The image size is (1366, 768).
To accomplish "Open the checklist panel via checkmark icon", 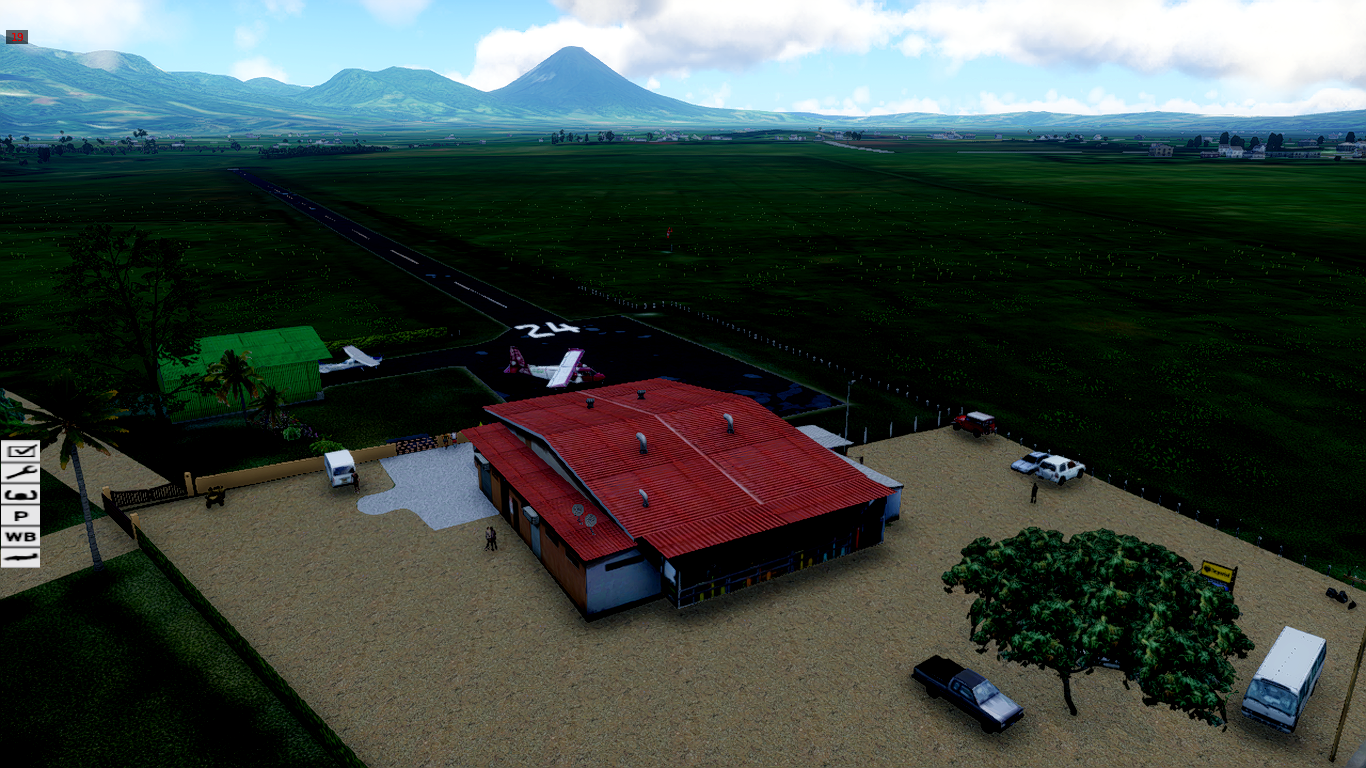I will tap(20, 450).
